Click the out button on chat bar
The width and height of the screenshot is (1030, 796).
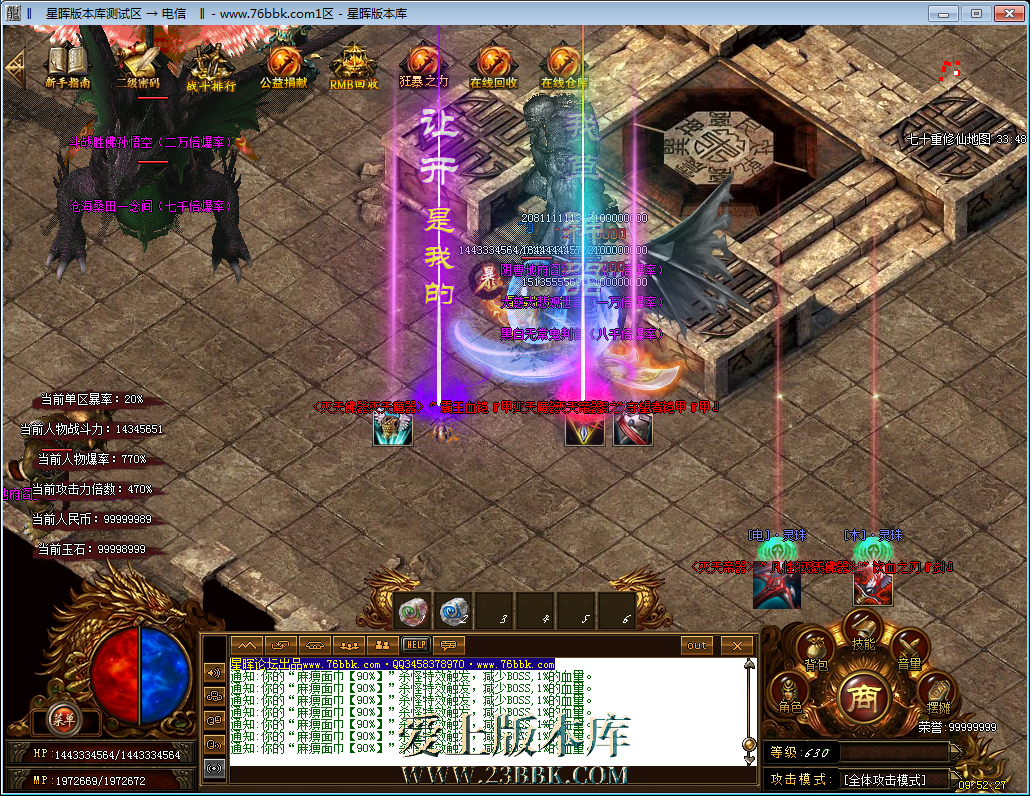pyautogui.click(x=697, y=645)
